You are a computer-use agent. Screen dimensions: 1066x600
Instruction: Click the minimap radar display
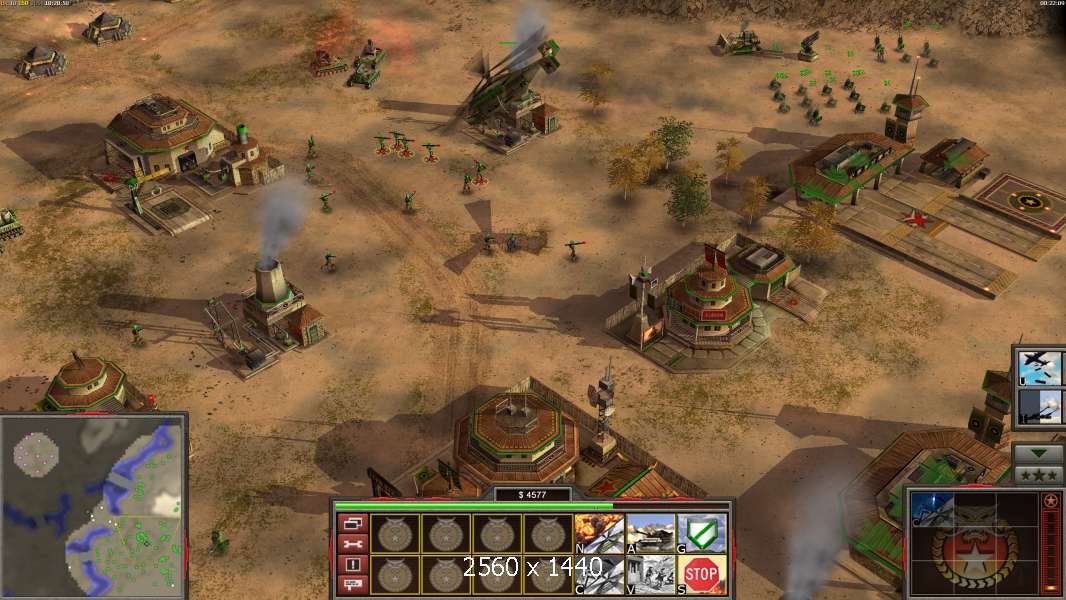[x=94, y=504]
